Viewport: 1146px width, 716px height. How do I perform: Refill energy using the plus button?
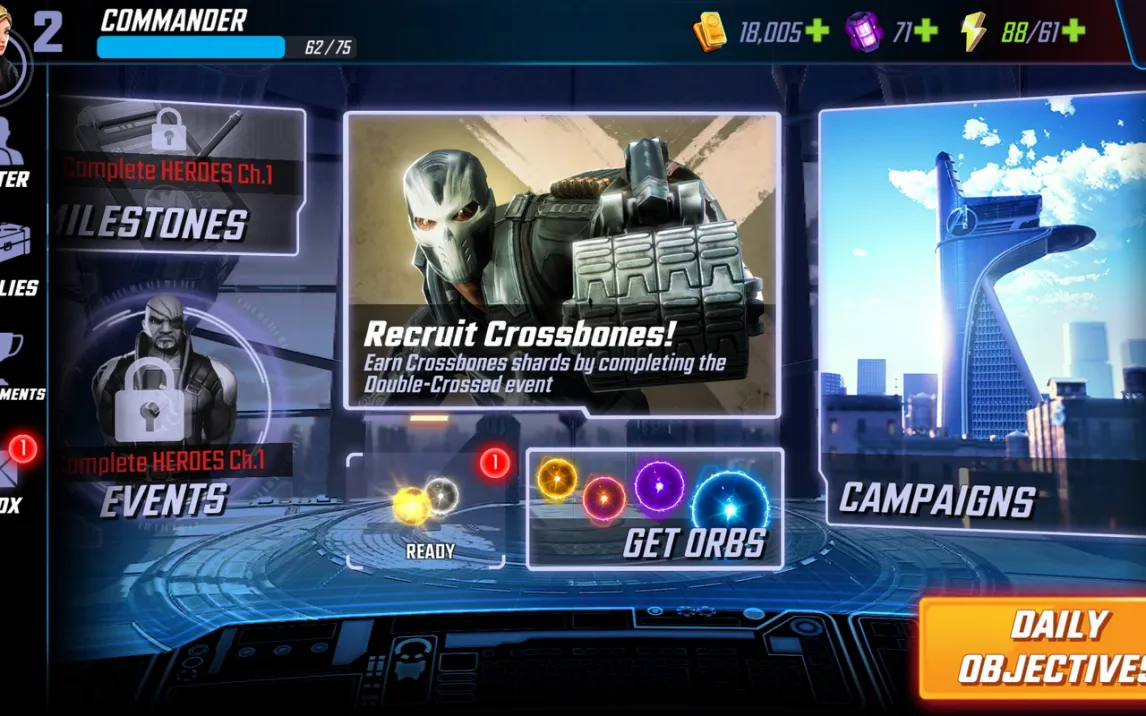(1073, 32)
